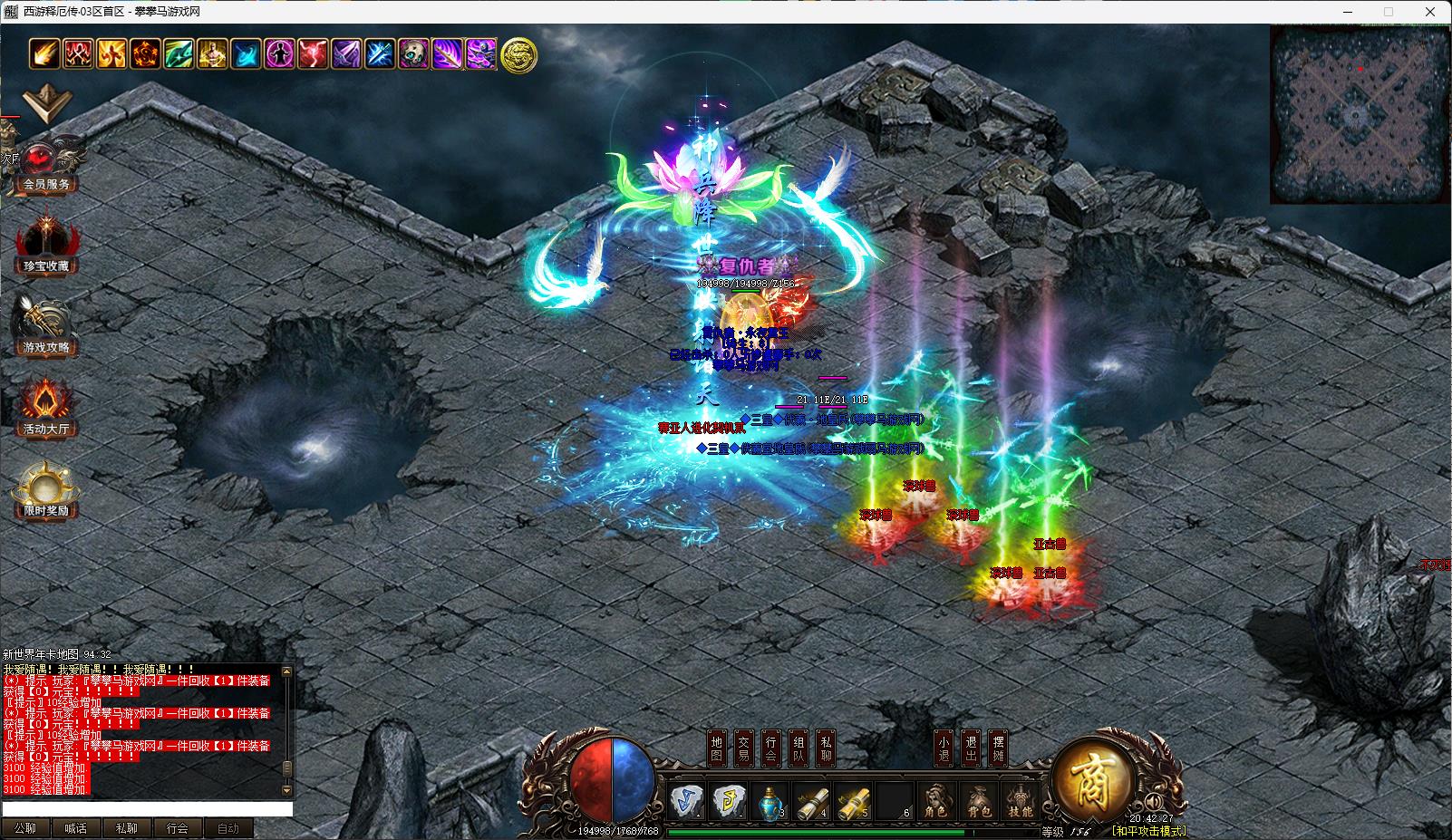
Task: Switch chat to the 喊话 shout channel
Action: click(76, 828)
